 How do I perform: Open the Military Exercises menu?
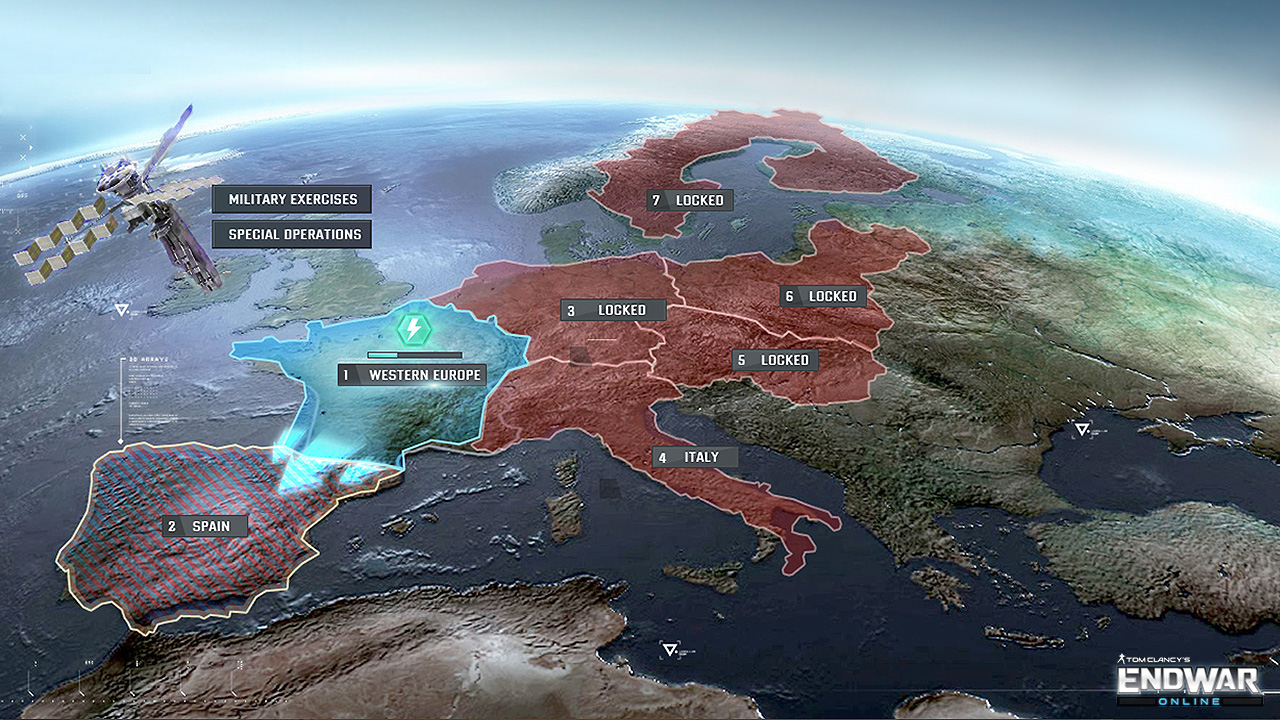[293, 199]
